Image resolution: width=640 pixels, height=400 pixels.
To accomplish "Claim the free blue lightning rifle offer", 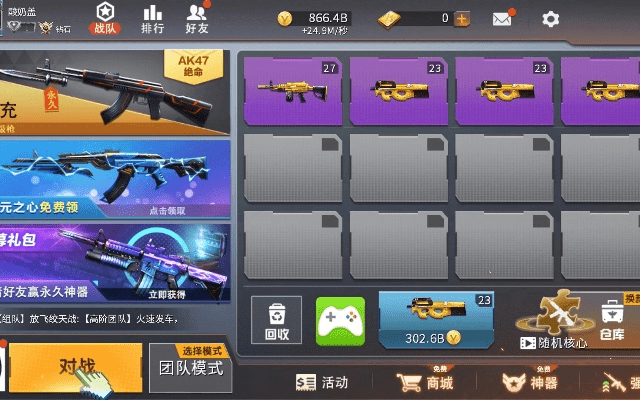I will tap(116, 180).
